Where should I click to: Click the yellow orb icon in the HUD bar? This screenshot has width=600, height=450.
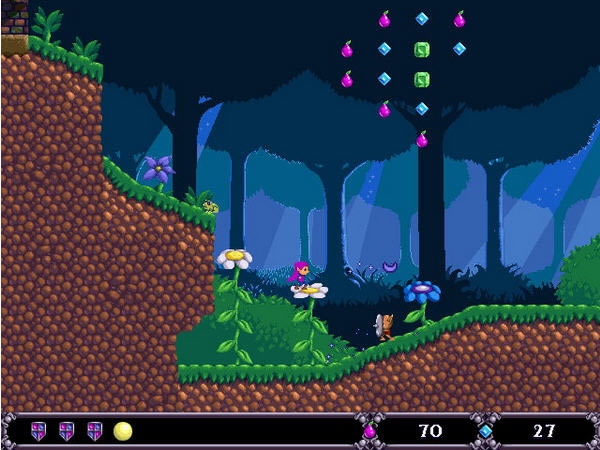pyautogui.click(x=123, y=431)
